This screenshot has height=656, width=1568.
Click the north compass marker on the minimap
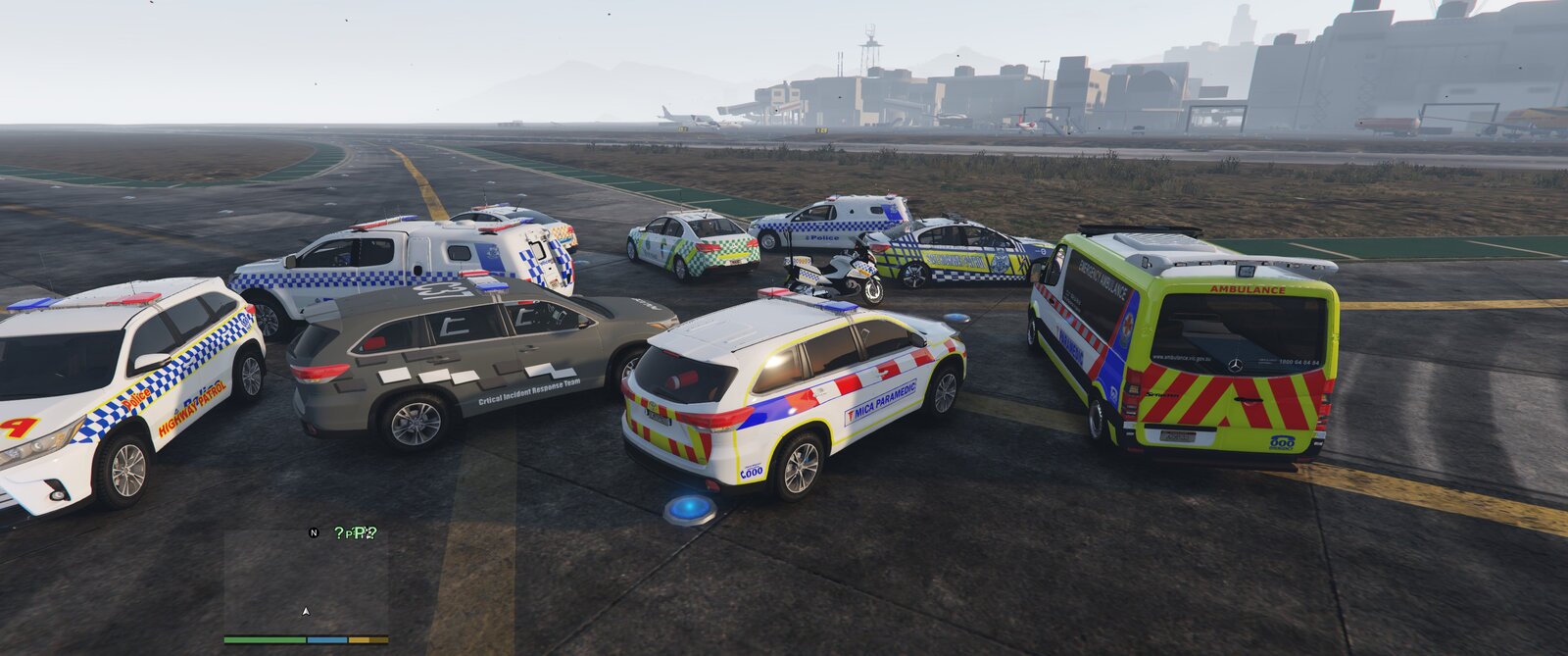[314, 532]
